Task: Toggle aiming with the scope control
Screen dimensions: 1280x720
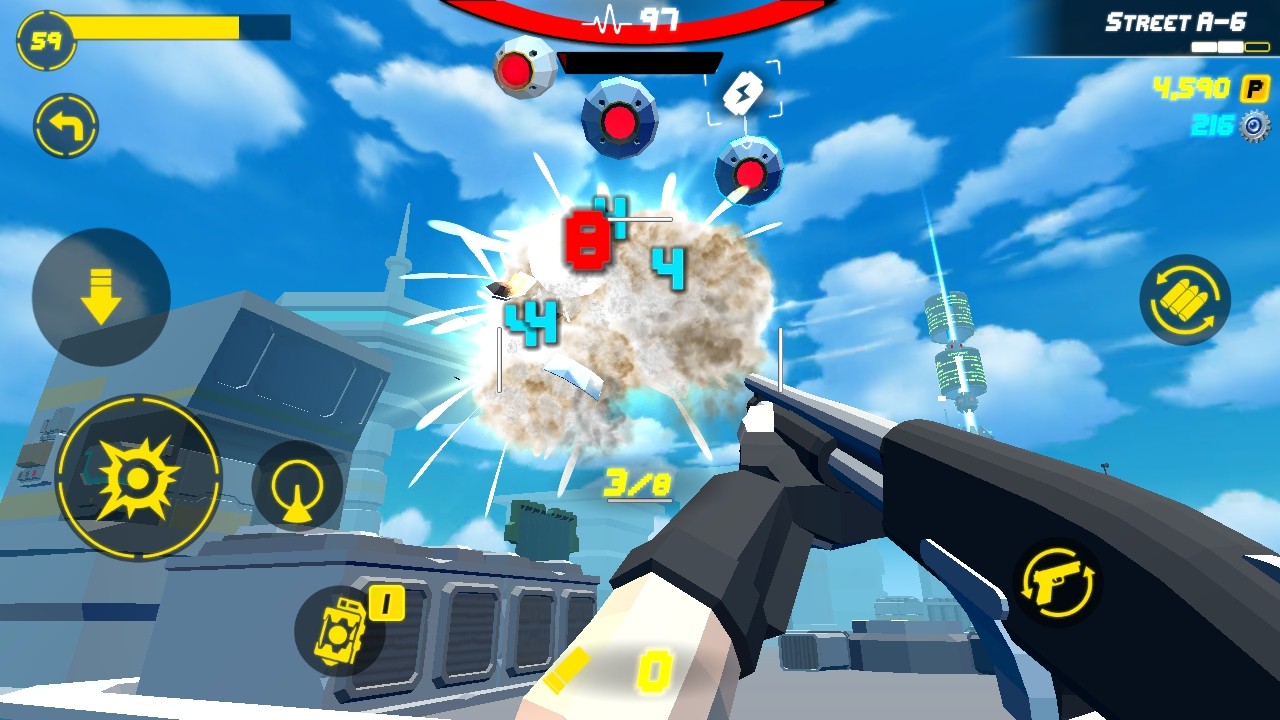Action: point(293,490)
